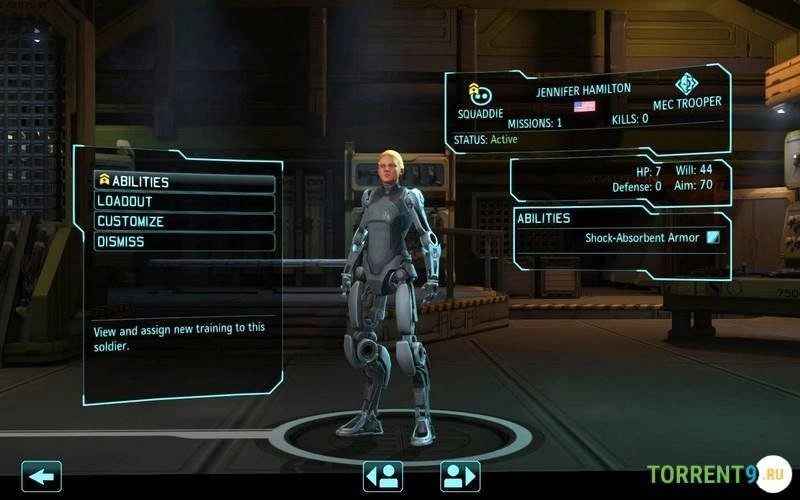Screen dimensions: 800x500
Task: Choose the Customize menu entry
Action: click(184, 222)
